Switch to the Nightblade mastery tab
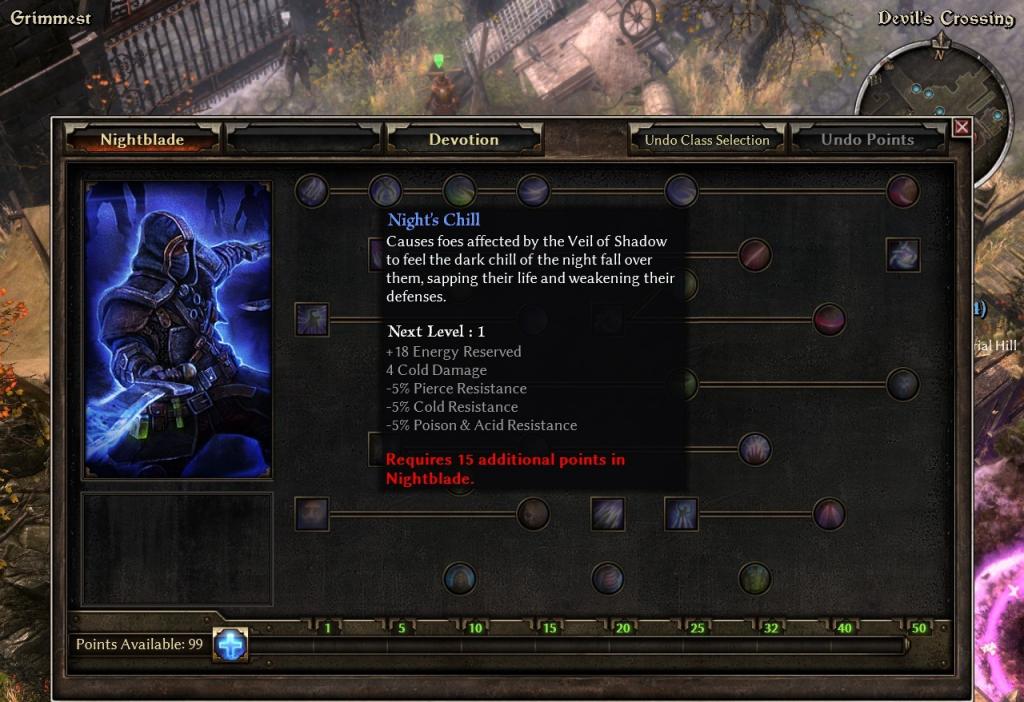Screen dimensions: 1024x702 (x=142, y=140)
